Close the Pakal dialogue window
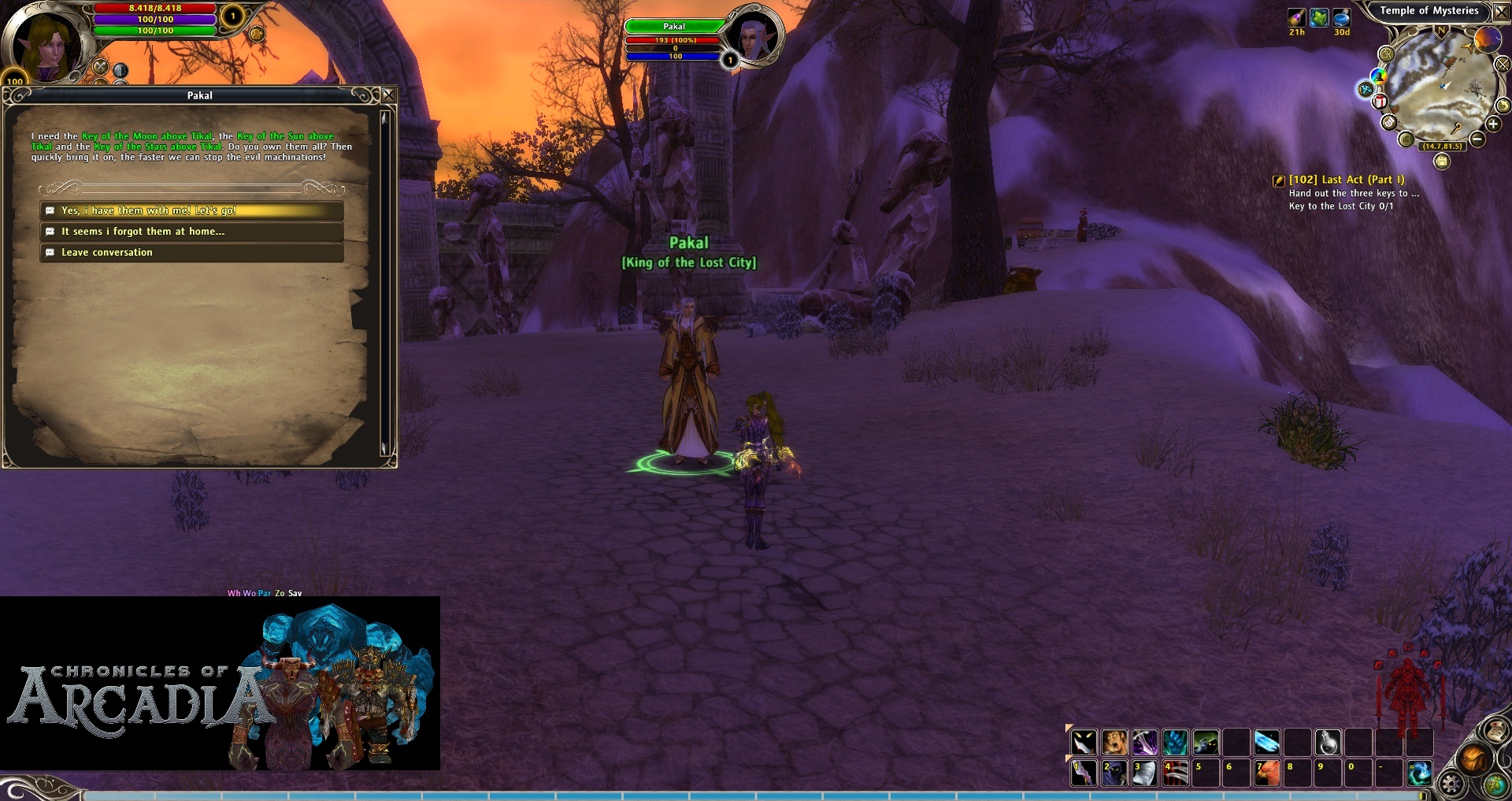Screen dimensions: 1512x801 pos(388,95)
